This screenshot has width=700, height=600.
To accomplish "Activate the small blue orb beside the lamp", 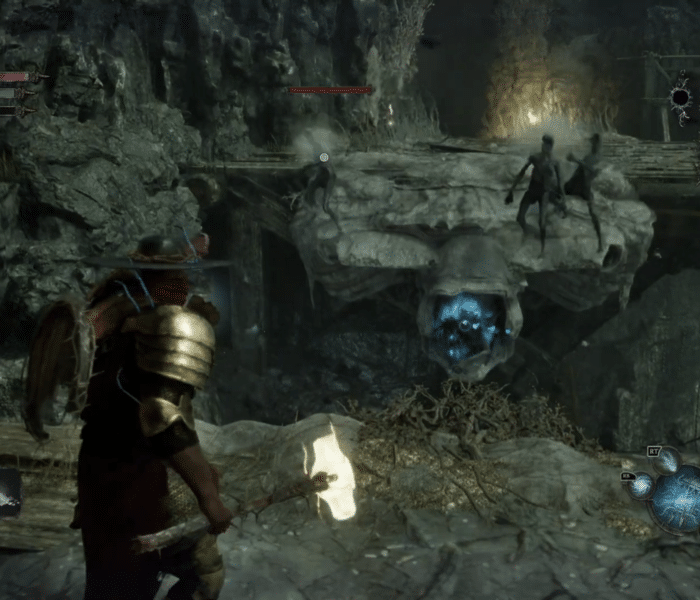I will [x=640, y=484].
